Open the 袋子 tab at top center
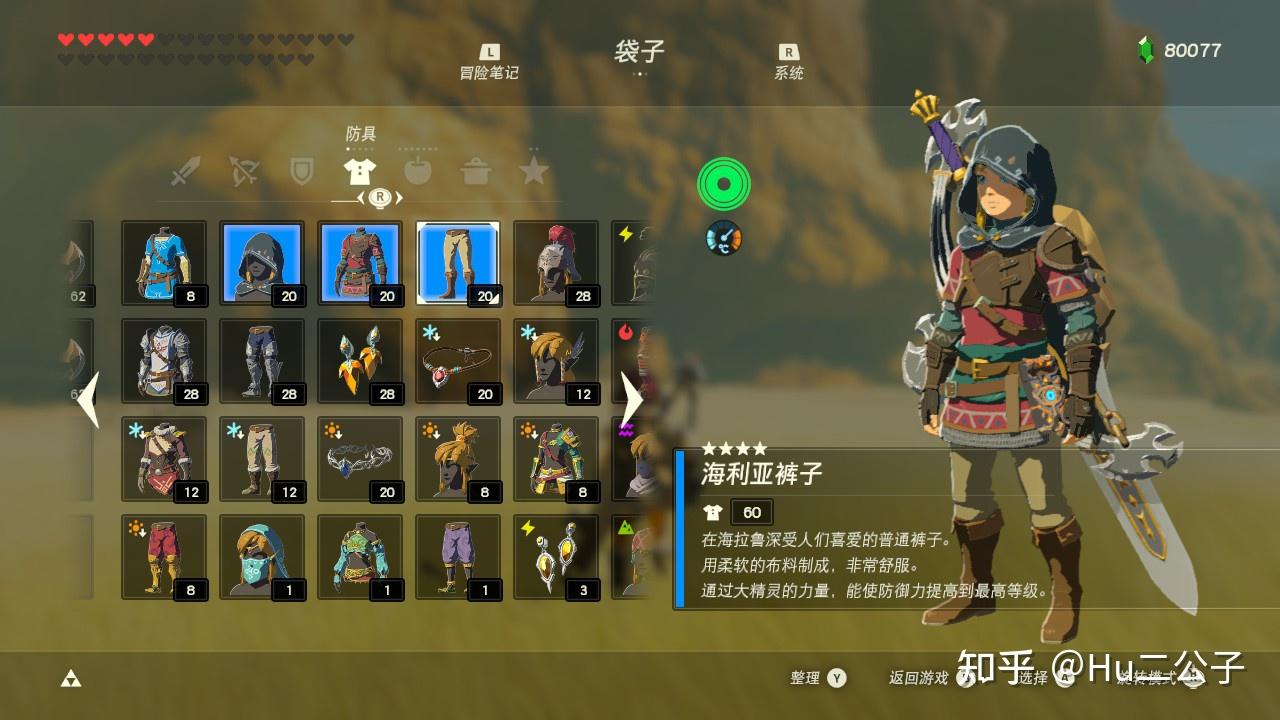This screenshot has width=1280, height=720. tap(638, 52)
